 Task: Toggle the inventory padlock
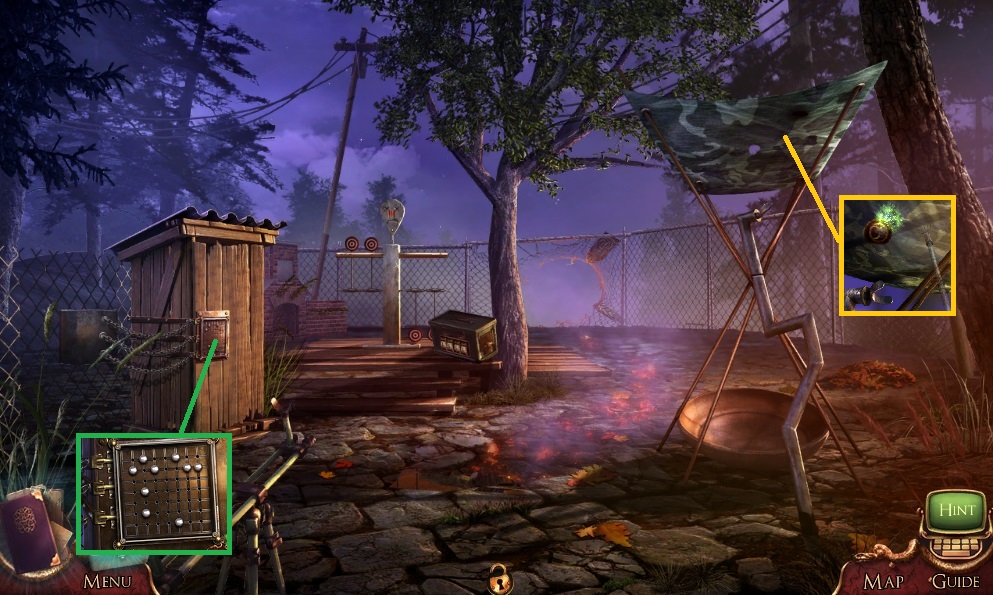[496, 578]
